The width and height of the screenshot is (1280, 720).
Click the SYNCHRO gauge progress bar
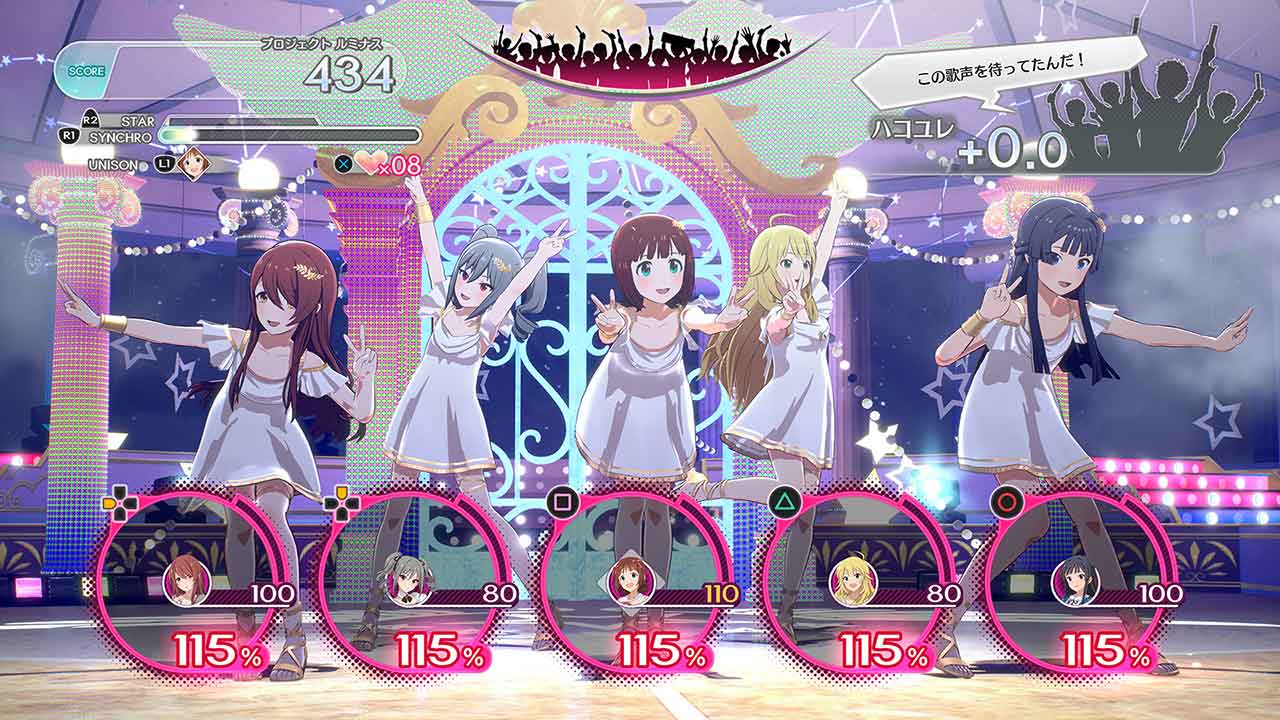[290, 136]
